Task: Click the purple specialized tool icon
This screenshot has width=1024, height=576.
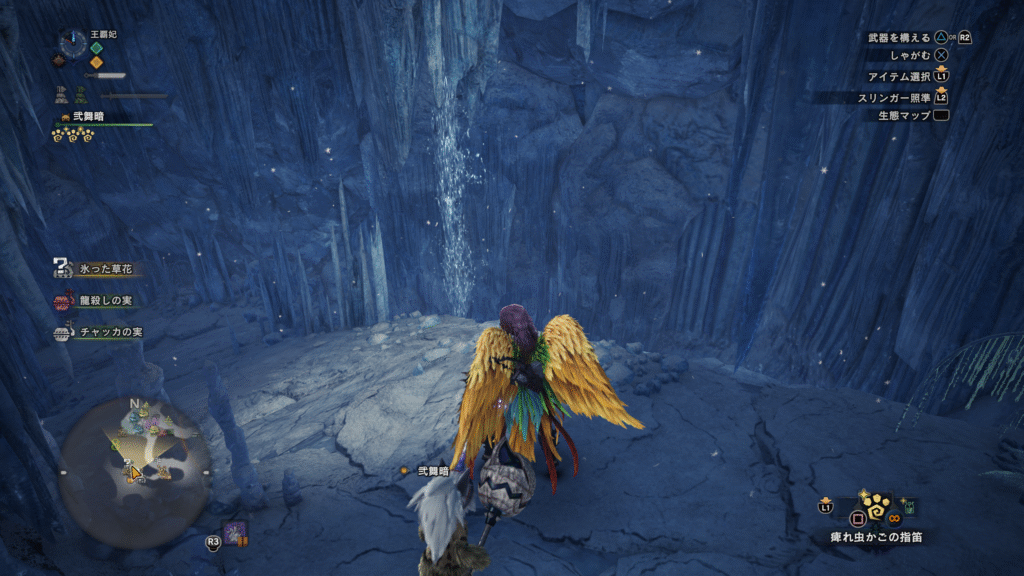Action: [x=236, y=534]
